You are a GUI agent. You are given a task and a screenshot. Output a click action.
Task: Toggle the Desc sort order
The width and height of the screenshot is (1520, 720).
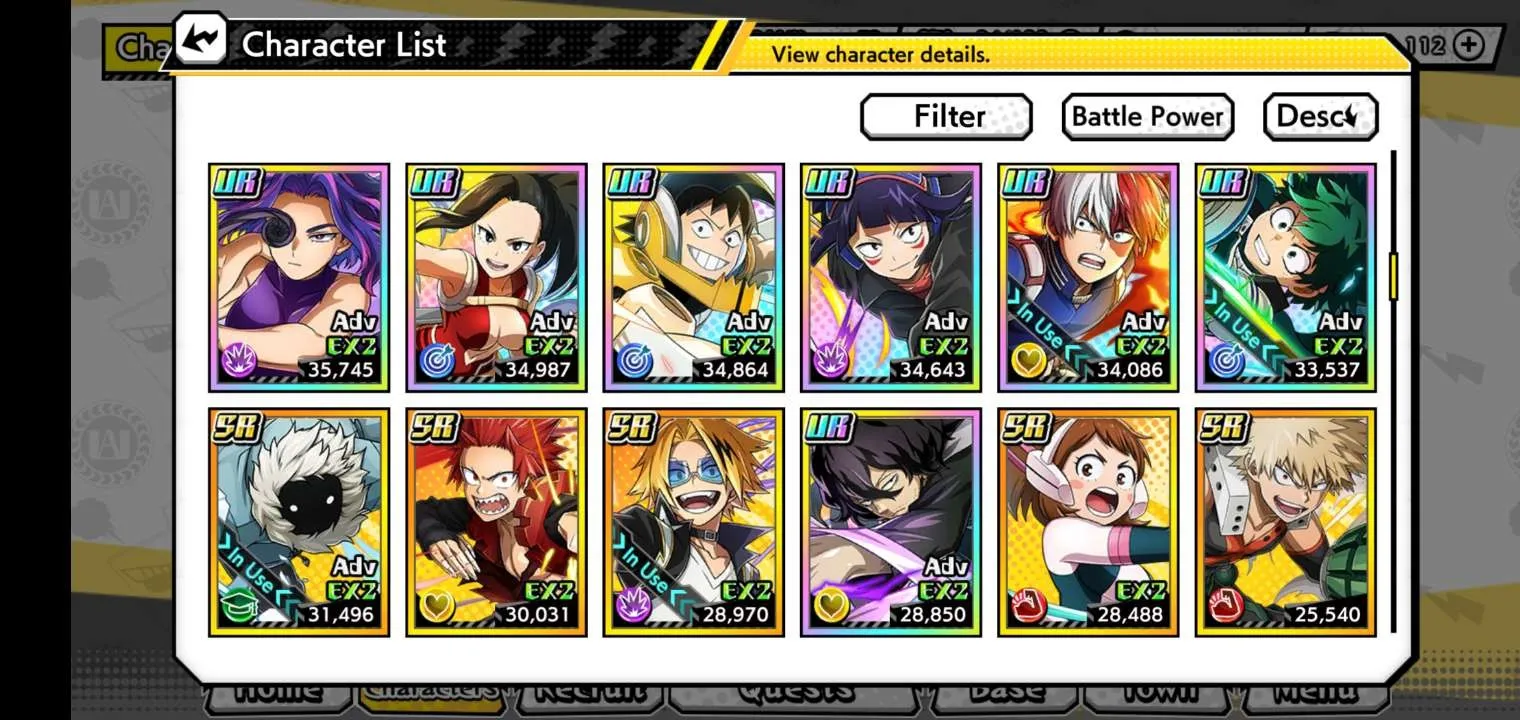(1320, 117)
